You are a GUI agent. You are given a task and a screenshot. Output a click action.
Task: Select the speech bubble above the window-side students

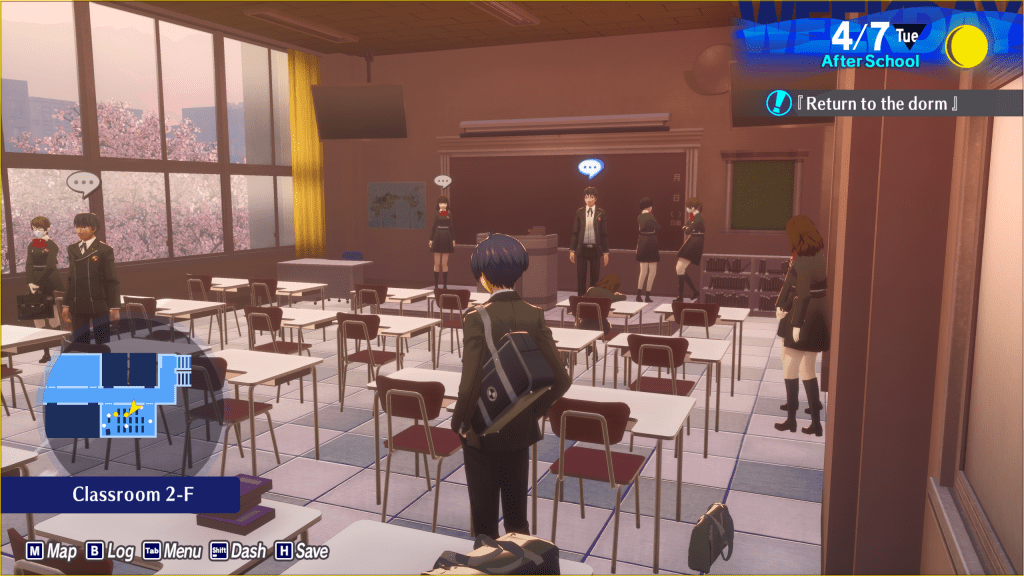tap(83, 183)
